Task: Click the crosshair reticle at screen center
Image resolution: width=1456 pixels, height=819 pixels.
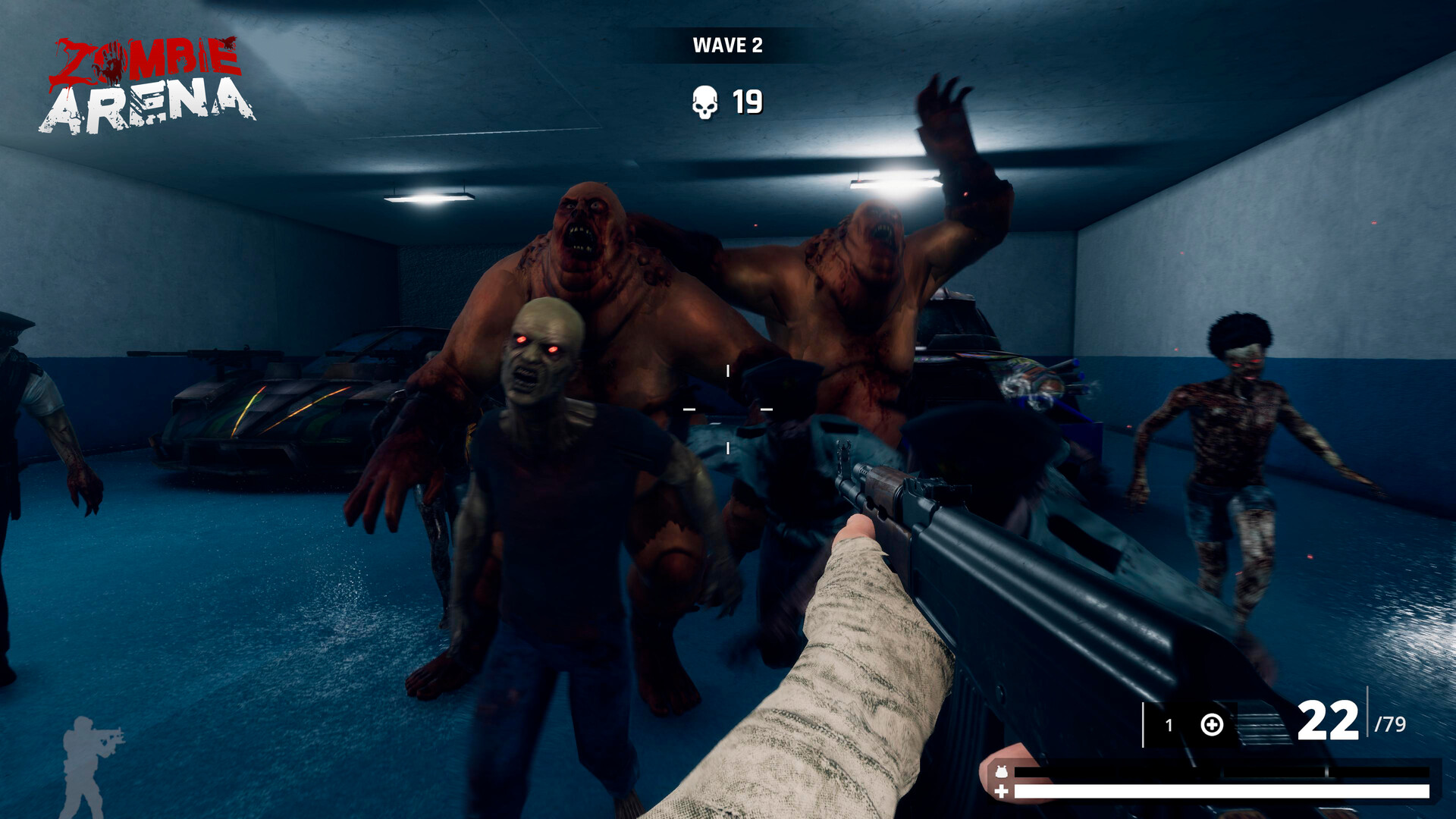Action: 727,410
